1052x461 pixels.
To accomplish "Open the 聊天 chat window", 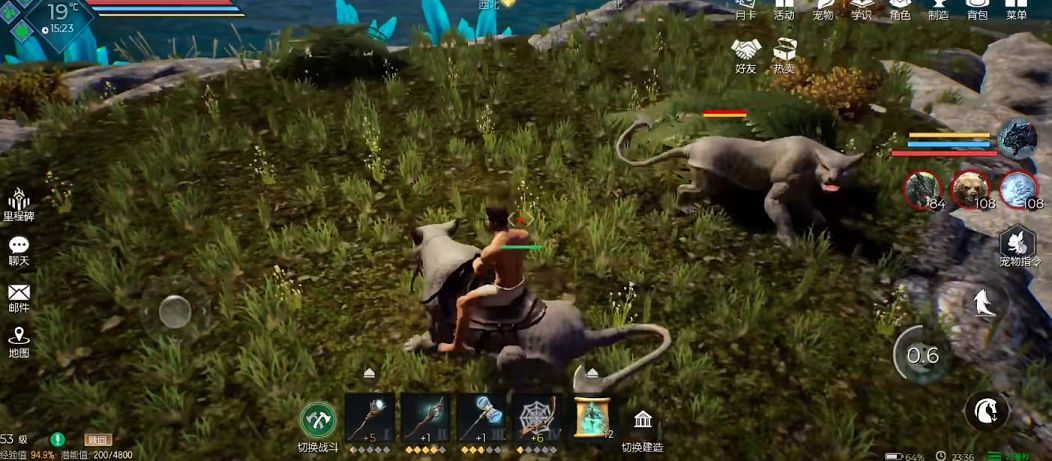I will [x=19, y=249].
